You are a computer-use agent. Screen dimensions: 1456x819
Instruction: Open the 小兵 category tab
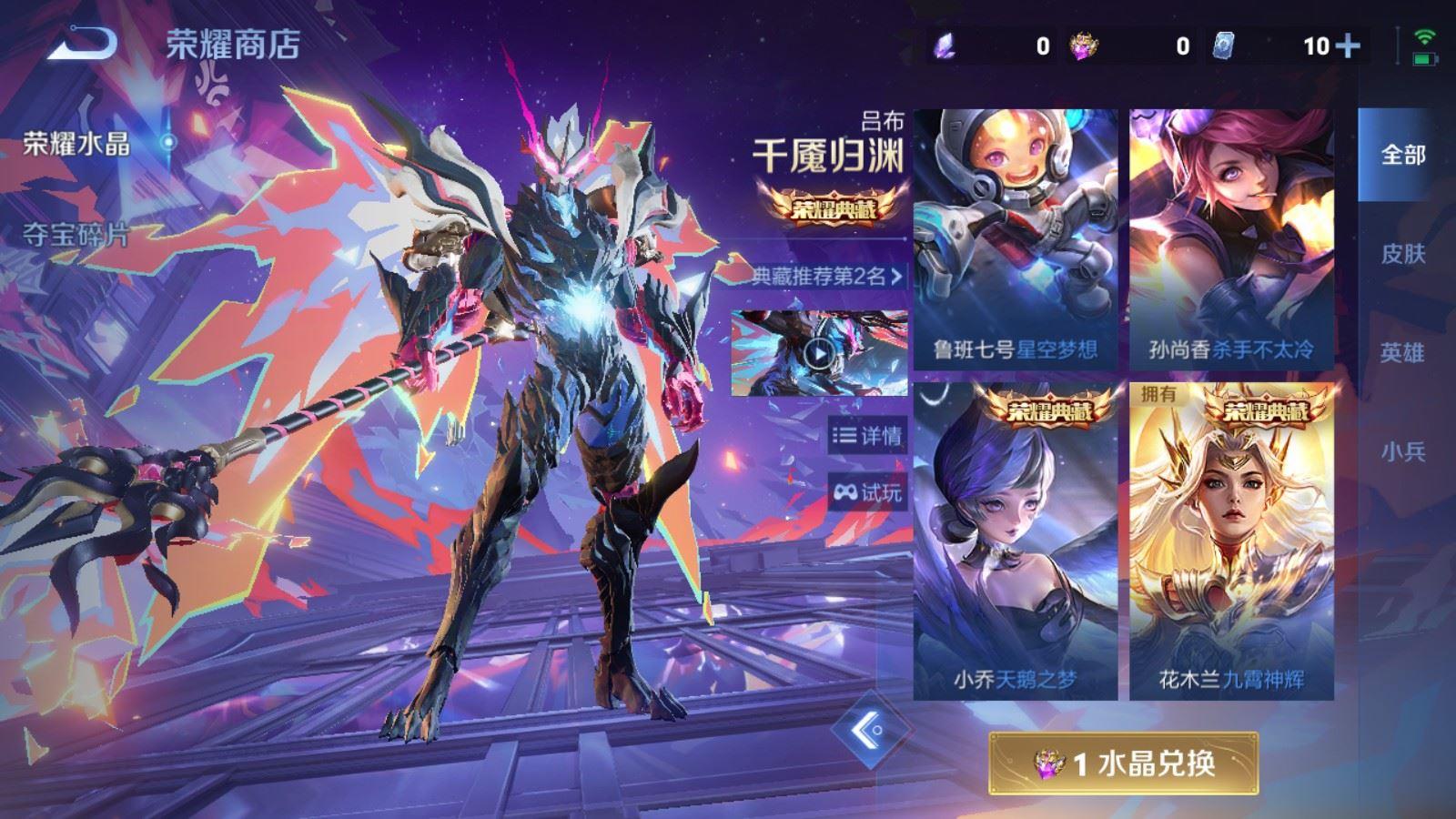tap(1402, 451)
